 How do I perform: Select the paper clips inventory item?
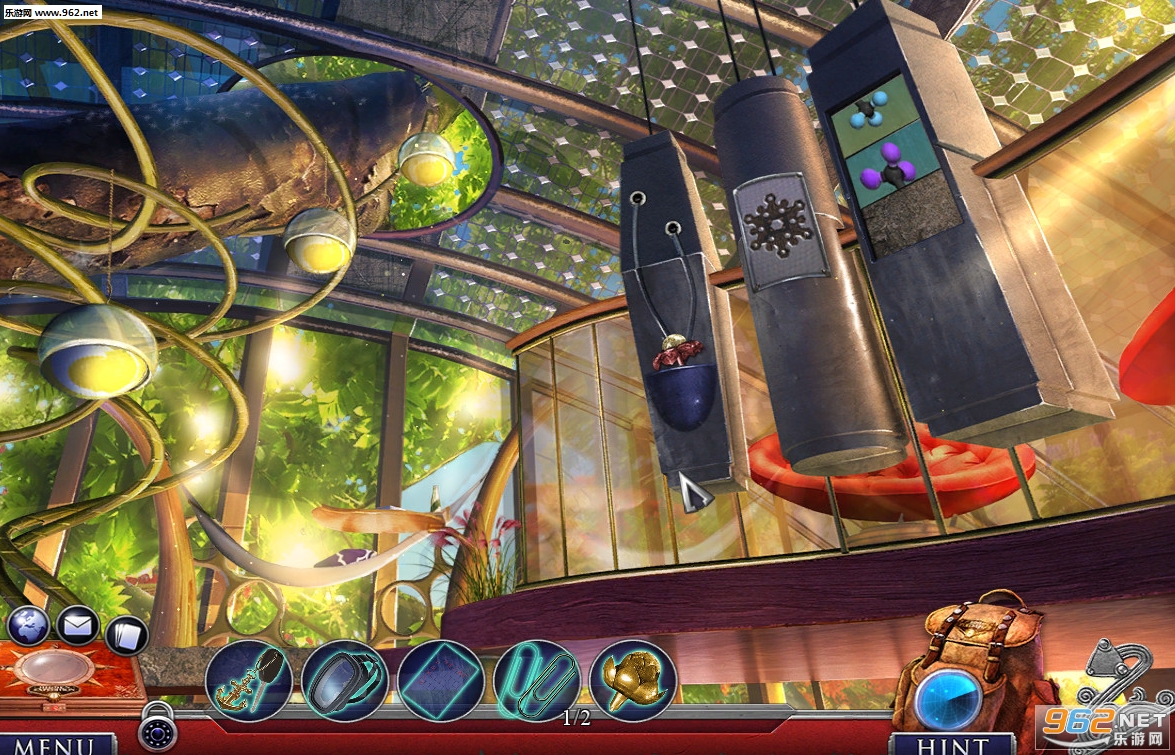pyautogui.click(x=537, y=679)
